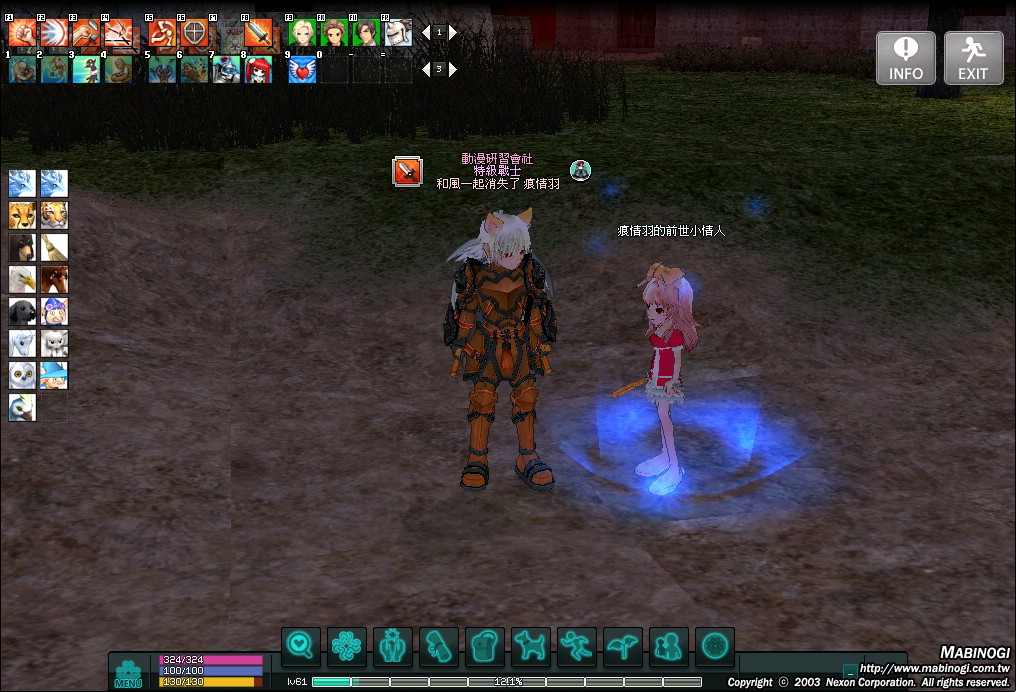
Task: Open the magnifier heart search button
Action: [x=300, y=647]
